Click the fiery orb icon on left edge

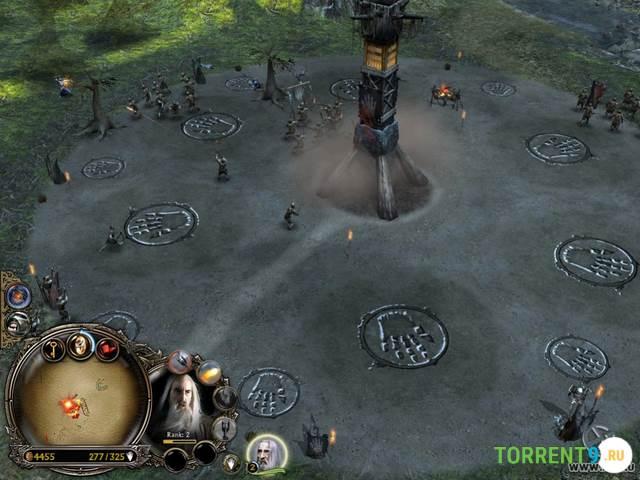click(18, 296)
